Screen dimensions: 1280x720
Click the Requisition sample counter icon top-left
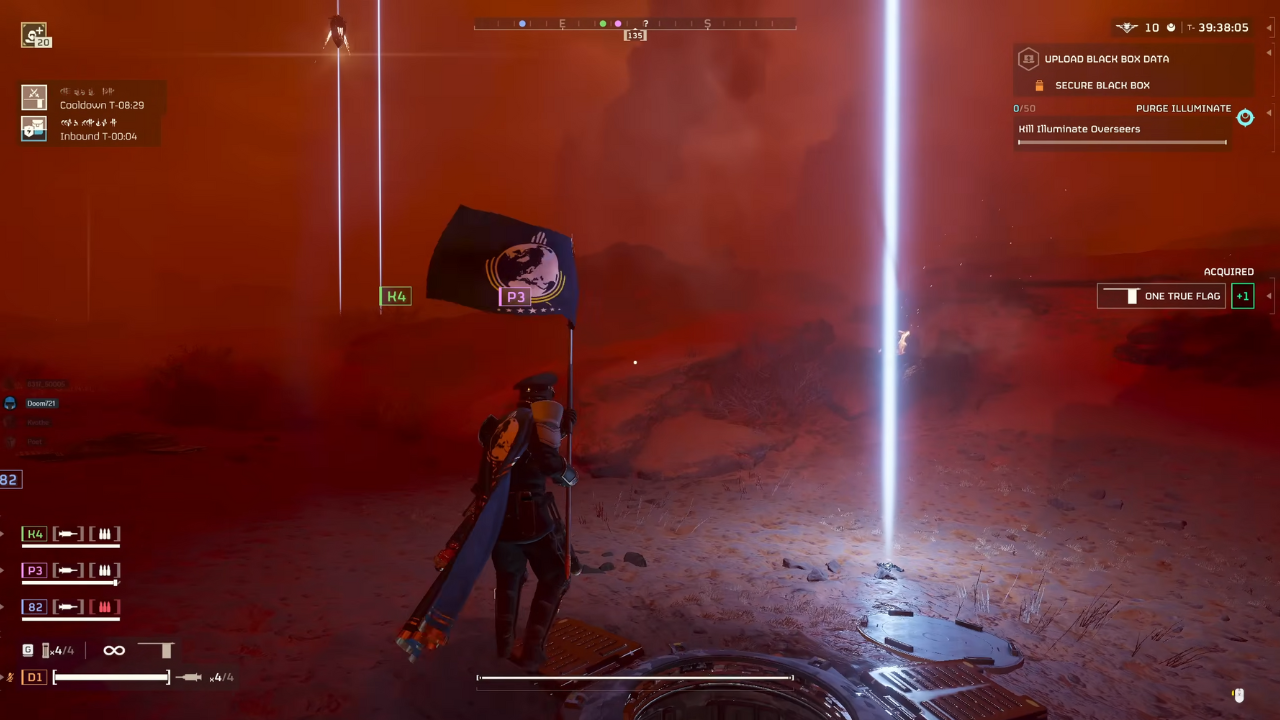[35, 34]
